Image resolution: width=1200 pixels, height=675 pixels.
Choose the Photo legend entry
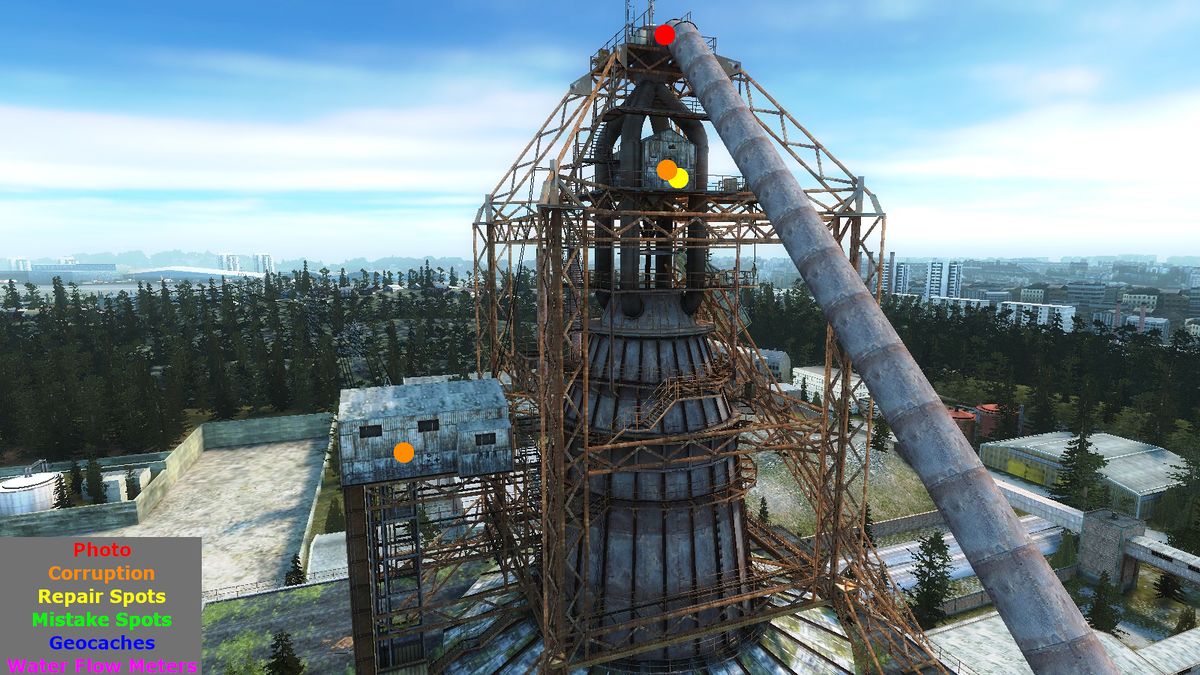(102, 550)
